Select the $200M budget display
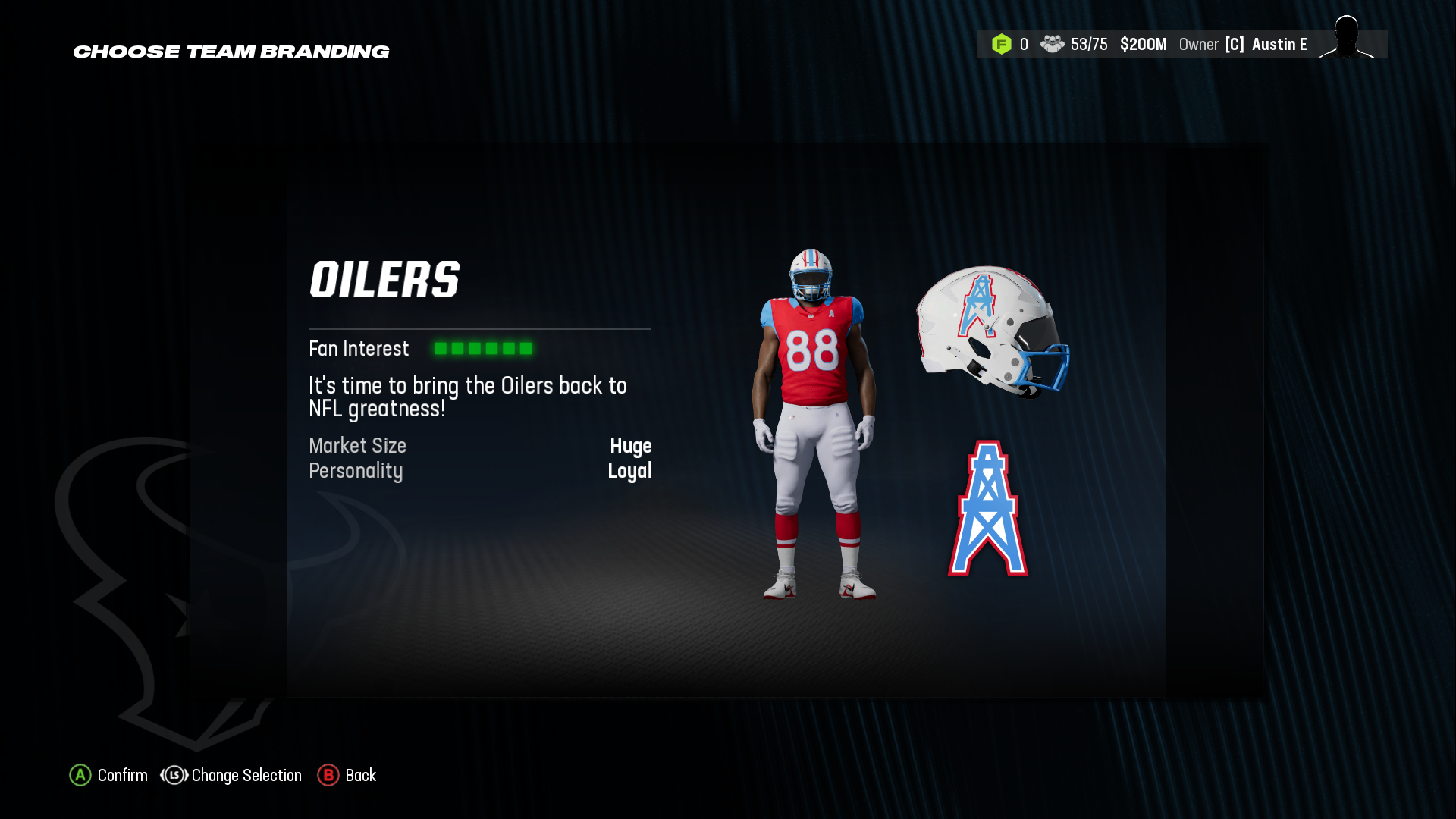Screen dimensions: 1456x819 point(1143,44)
